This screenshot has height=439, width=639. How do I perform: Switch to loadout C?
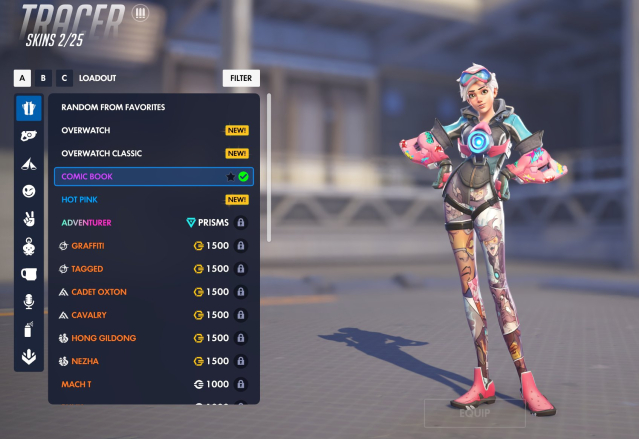[x=65, y=78]
